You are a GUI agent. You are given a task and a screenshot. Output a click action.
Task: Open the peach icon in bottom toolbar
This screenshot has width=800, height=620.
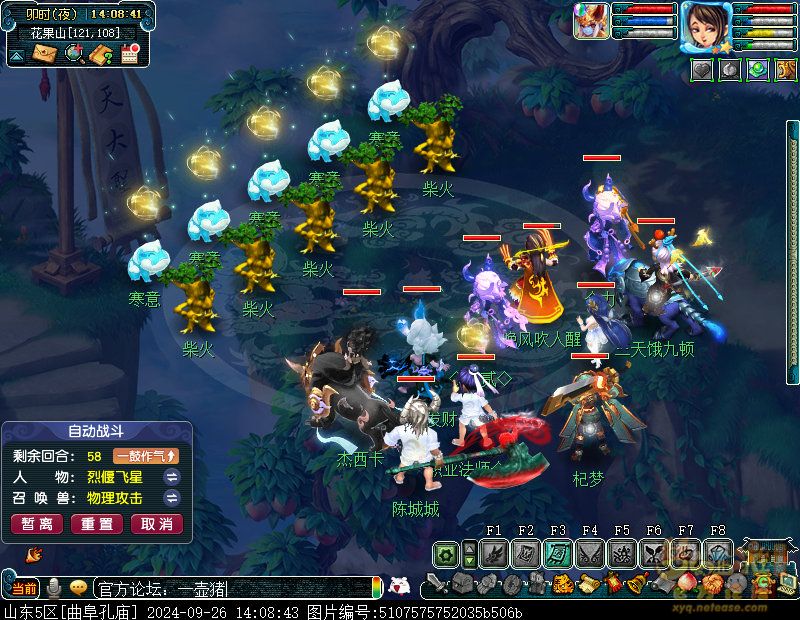[686, 583]
